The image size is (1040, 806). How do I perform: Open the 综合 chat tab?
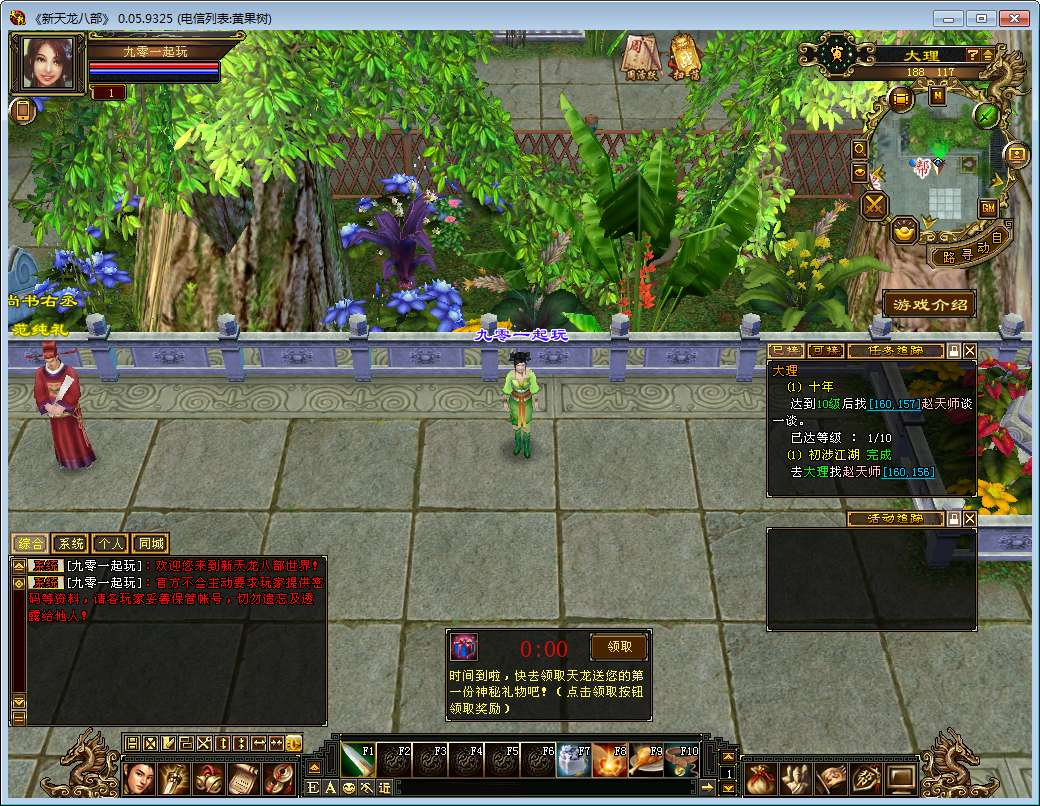(x=29, y=544)
